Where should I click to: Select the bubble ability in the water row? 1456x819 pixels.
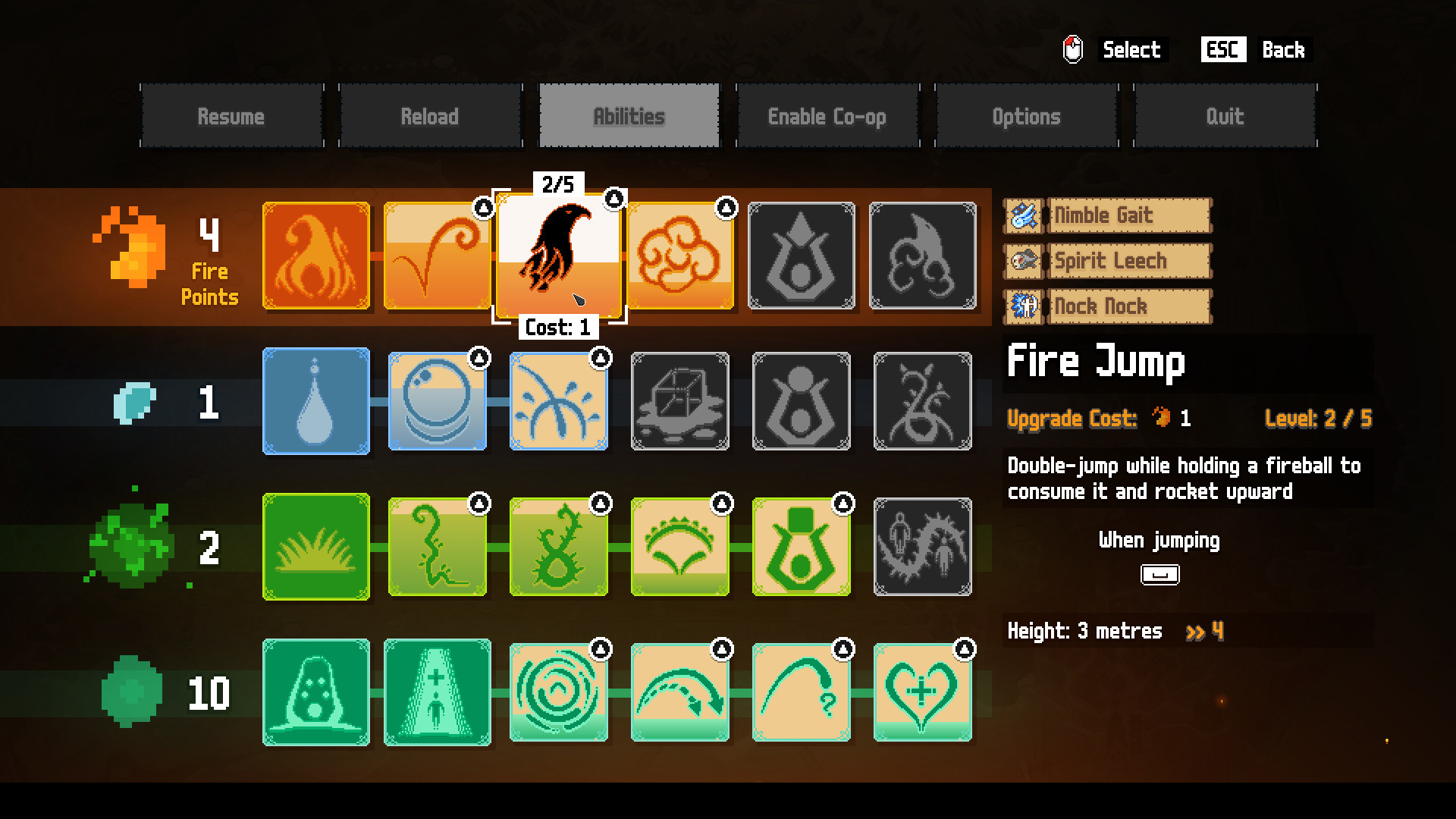pos(437,402)
